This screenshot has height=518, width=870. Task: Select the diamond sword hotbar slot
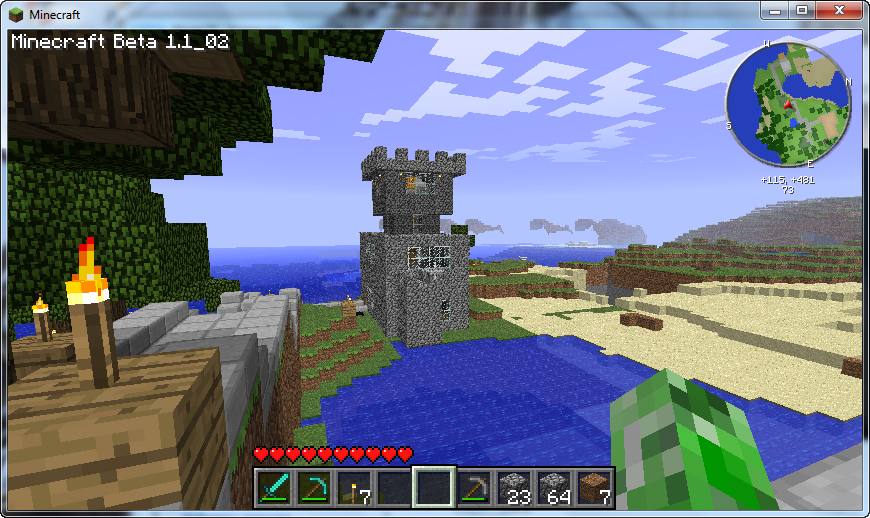(274, 487)
